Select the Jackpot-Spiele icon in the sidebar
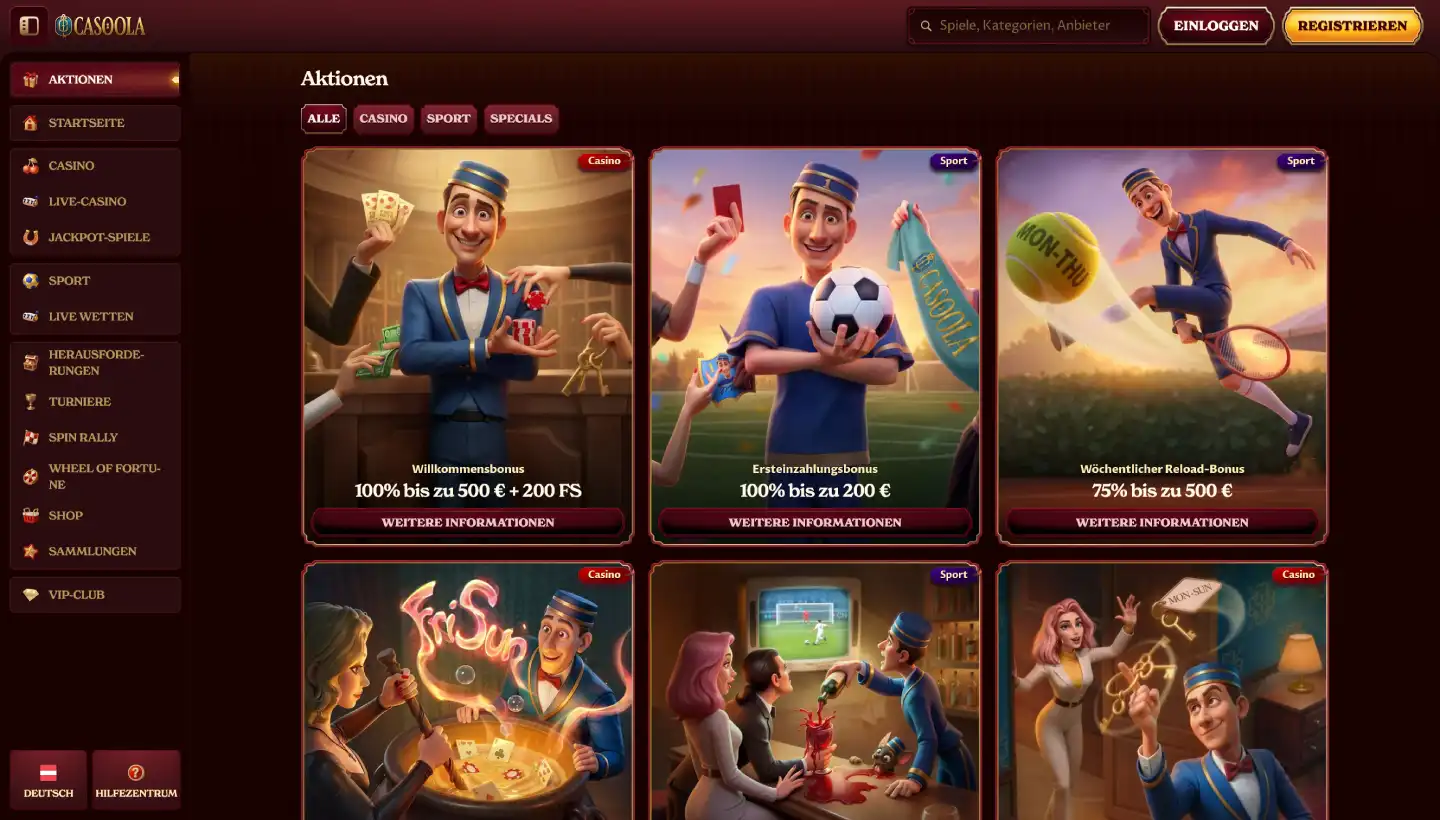Image resolution: width=1440 pixels, height=820 pixels. coord(32,237)
